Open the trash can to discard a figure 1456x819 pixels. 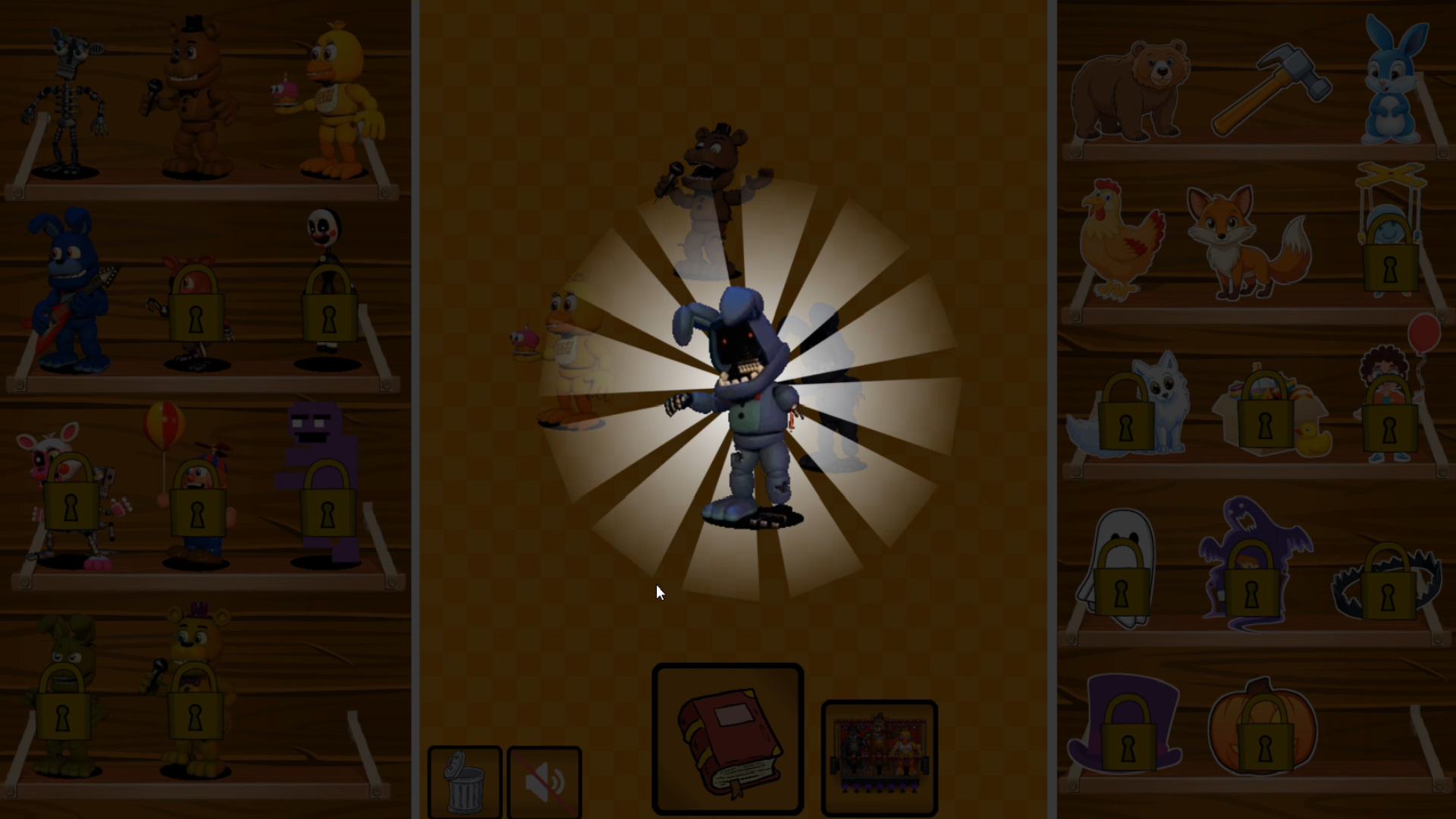(465, 781)
